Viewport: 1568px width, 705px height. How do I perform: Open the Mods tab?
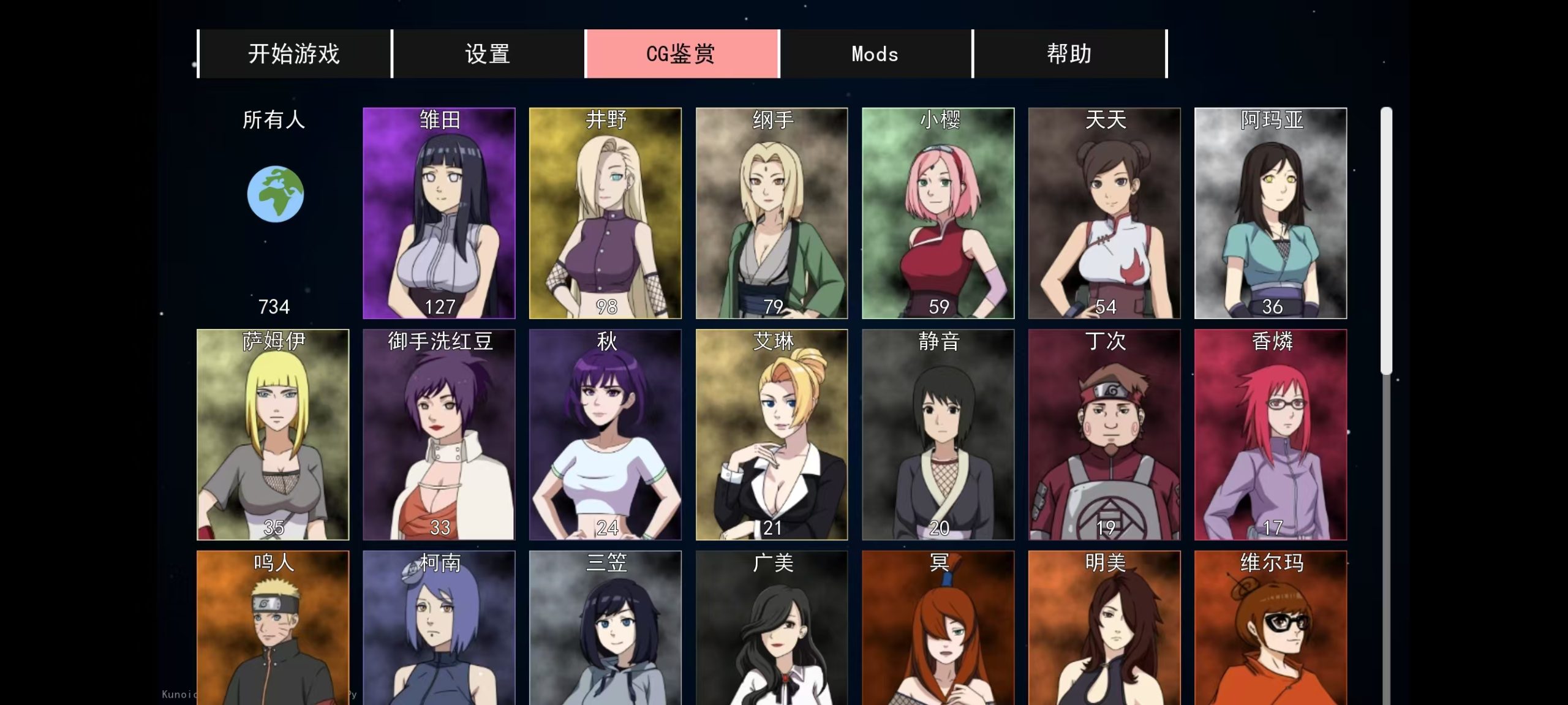(875, 54)
